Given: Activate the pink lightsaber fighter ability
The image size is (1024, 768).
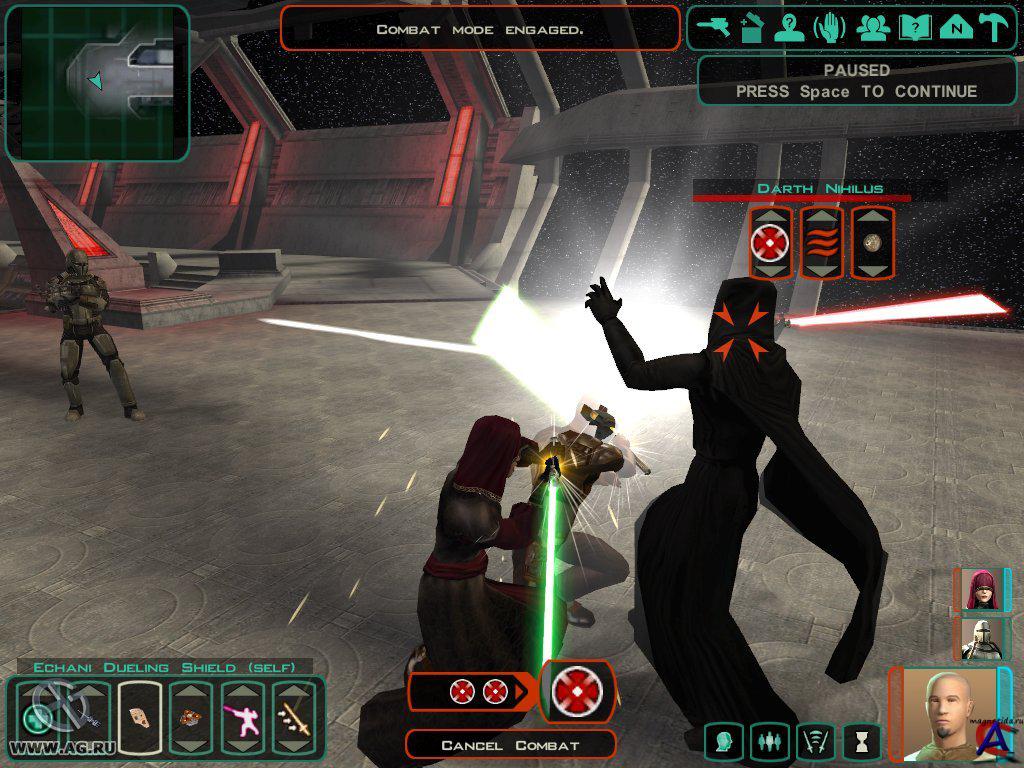Looking at the screenshot, I should click(x=243, y=716).
